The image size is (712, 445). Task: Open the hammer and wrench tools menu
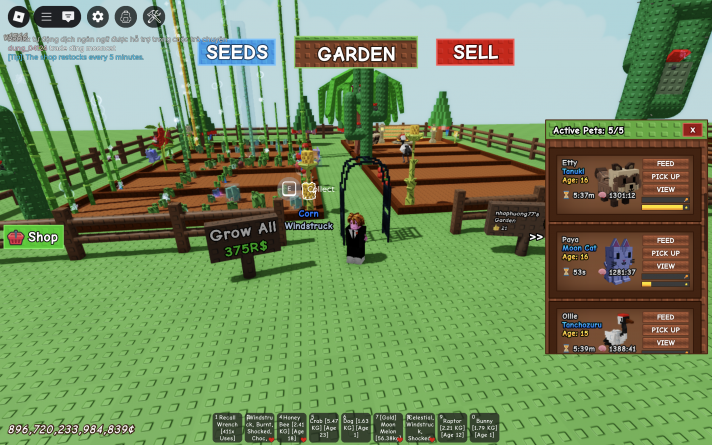(x=154, y=16)
